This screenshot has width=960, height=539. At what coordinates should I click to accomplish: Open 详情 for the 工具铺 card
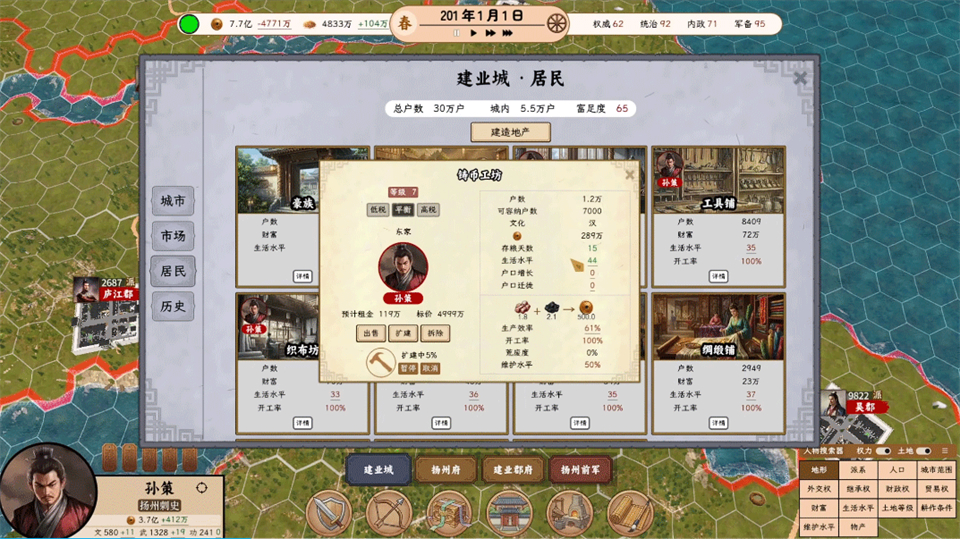click(x=717, y=275)
